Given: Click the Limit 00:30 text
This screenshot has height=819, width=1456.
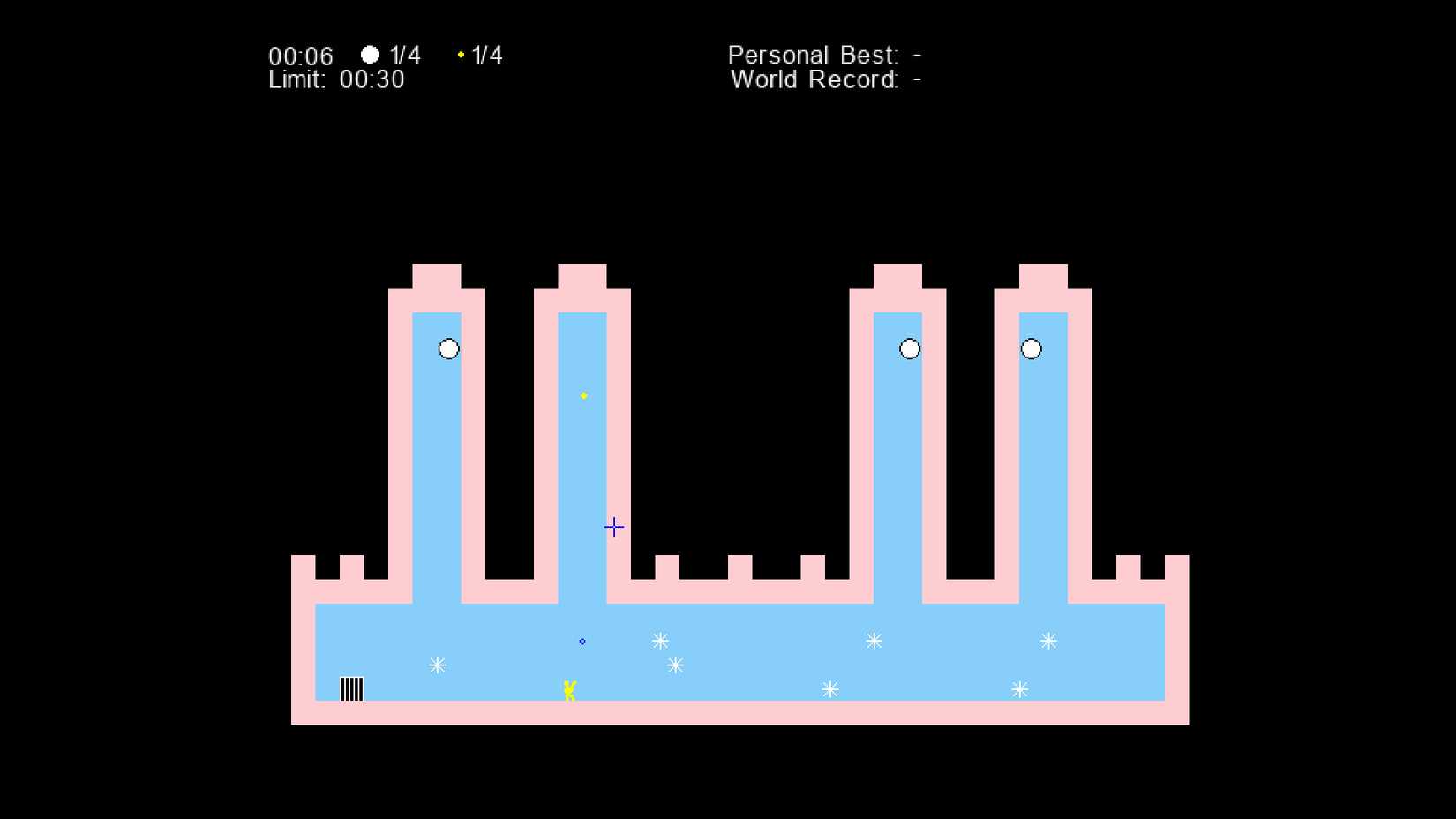Looking at the screenshot, I should coord(336,80).
